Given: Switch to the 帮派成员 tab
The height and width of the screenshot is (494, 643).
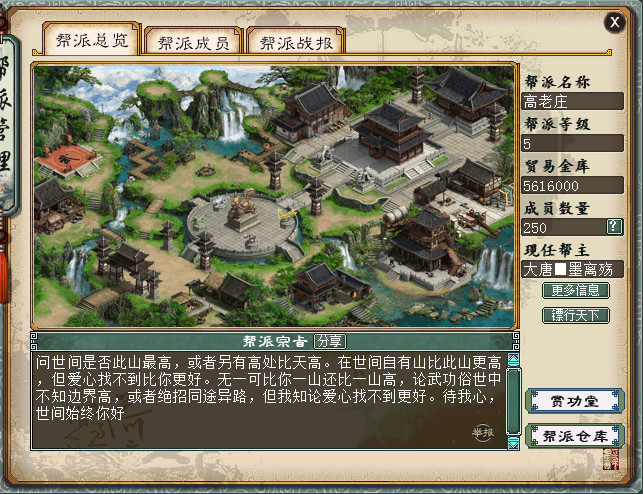Looking at the screenshot, I should coord(193,42).
